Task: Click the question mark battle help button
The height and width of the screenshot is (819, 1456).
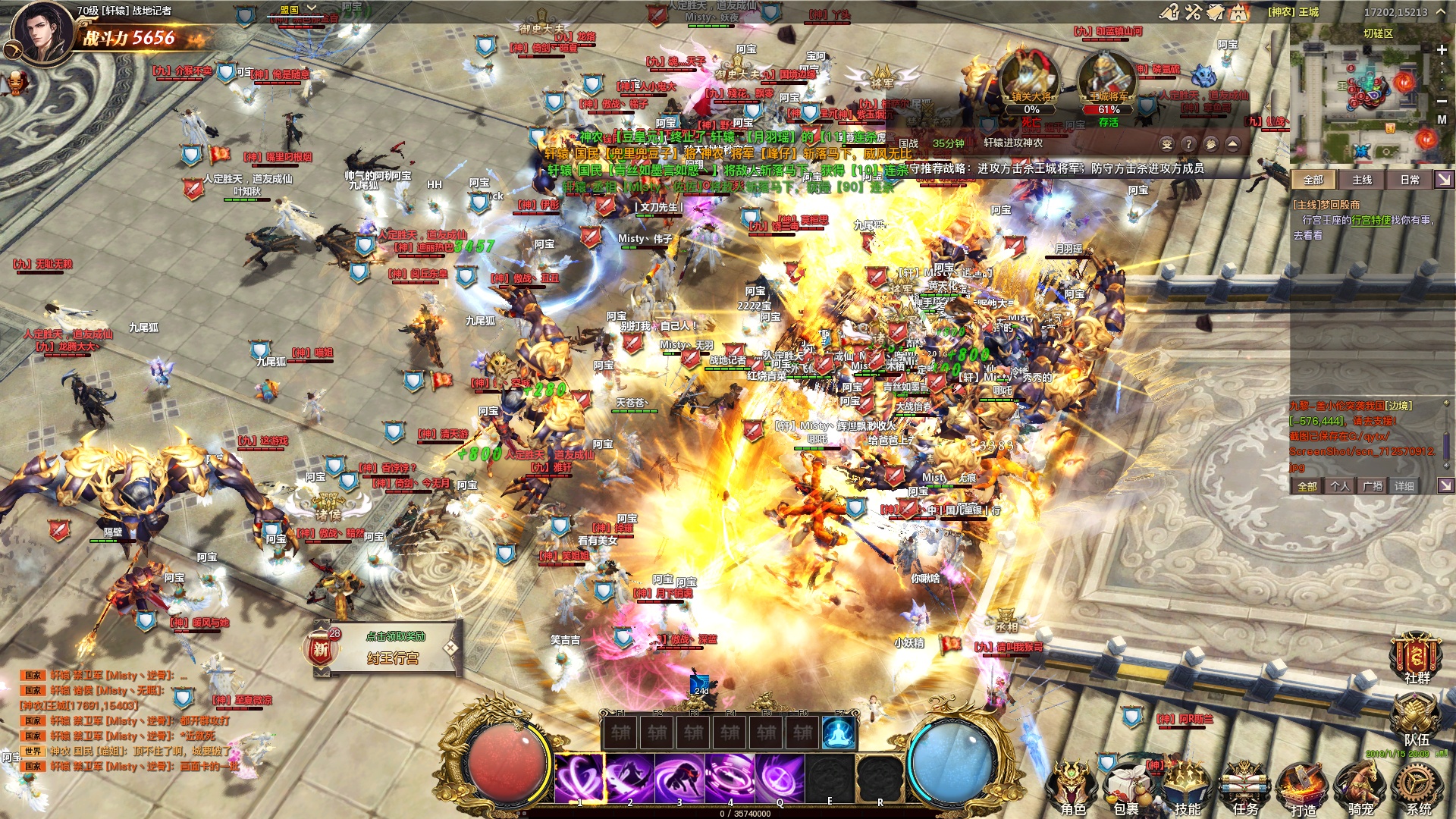Action: point(1188,144)
